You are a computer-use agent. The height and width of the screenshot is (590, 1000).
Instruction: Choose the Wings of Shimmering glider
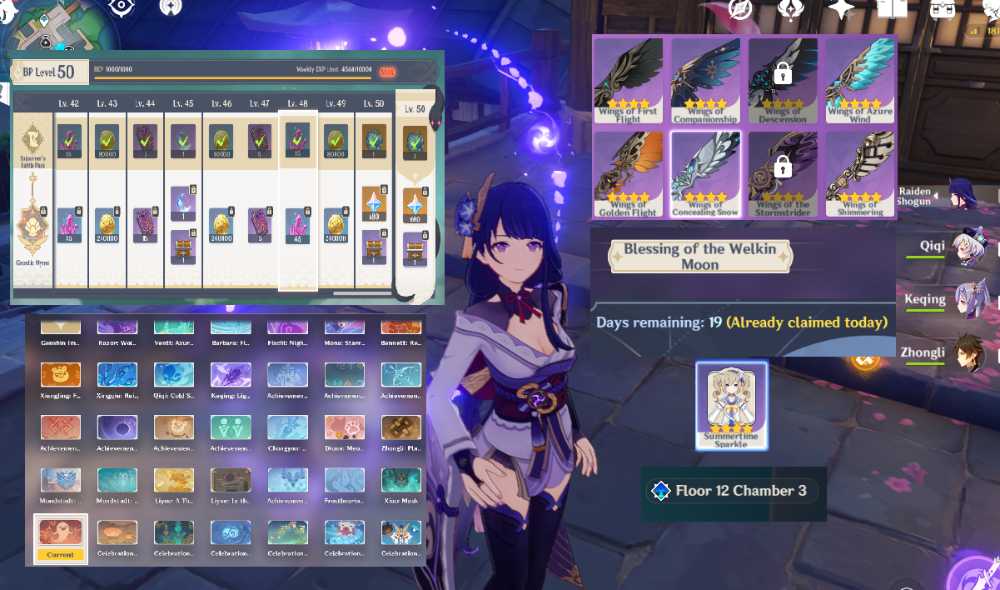point(860,174)
